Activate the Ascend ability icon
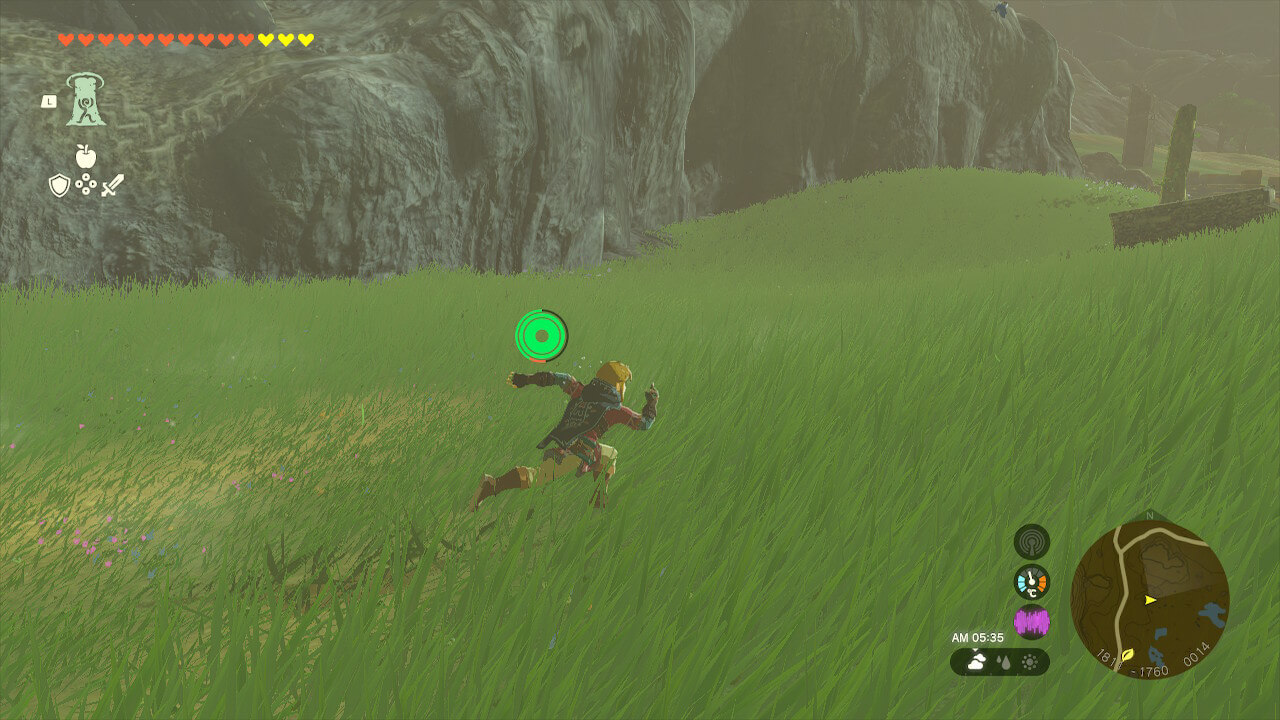This screenshot has width=1280, height=720. pyautogui.click(x=86, y=100)
